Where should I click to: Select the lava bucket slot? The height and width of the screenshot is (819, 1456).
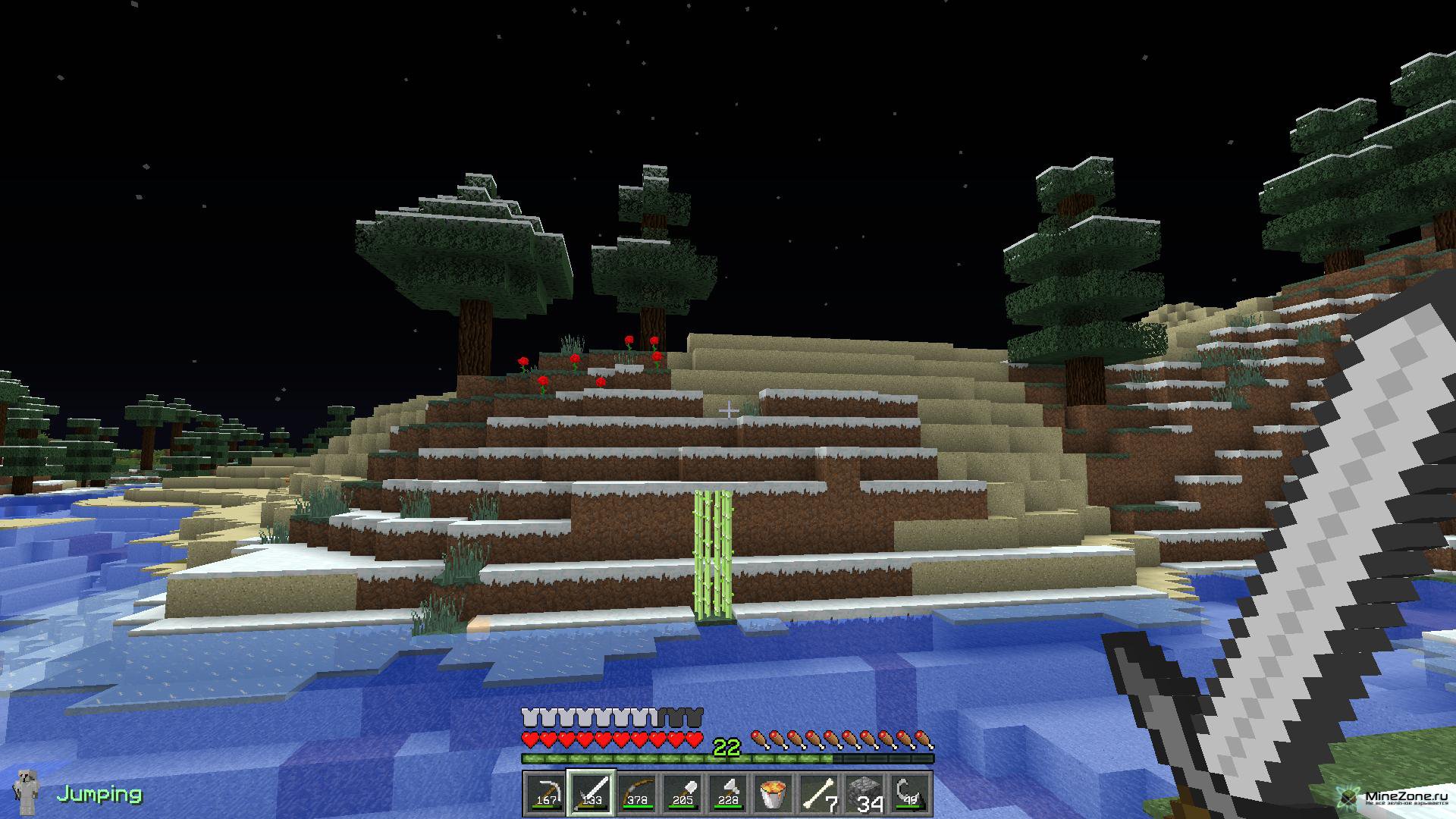[x=773, y=793]
